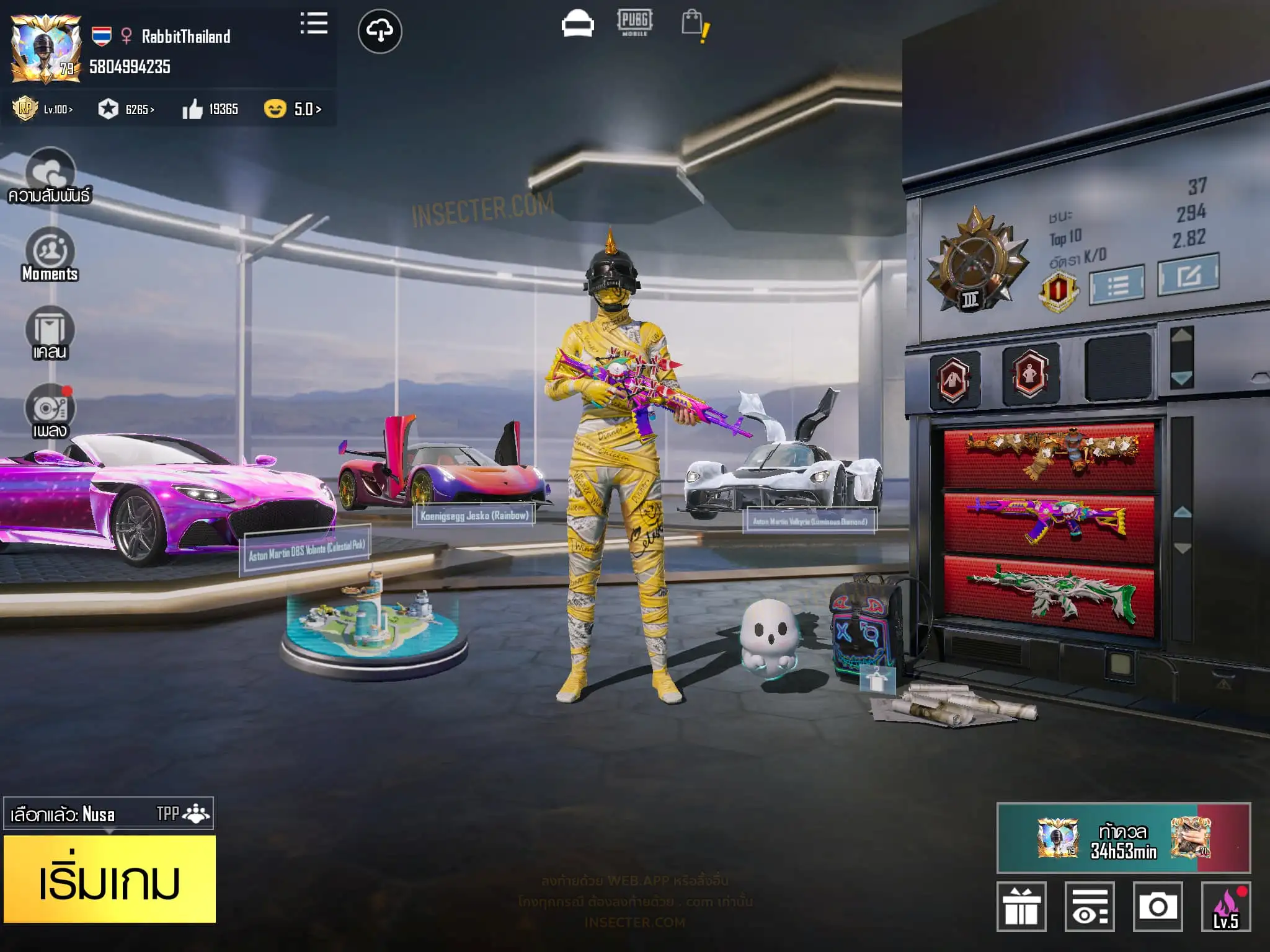Viewport: 1270px width, 952px height.
Task: Open the duel challenge banner
Action: click(x=1123, y=838)
